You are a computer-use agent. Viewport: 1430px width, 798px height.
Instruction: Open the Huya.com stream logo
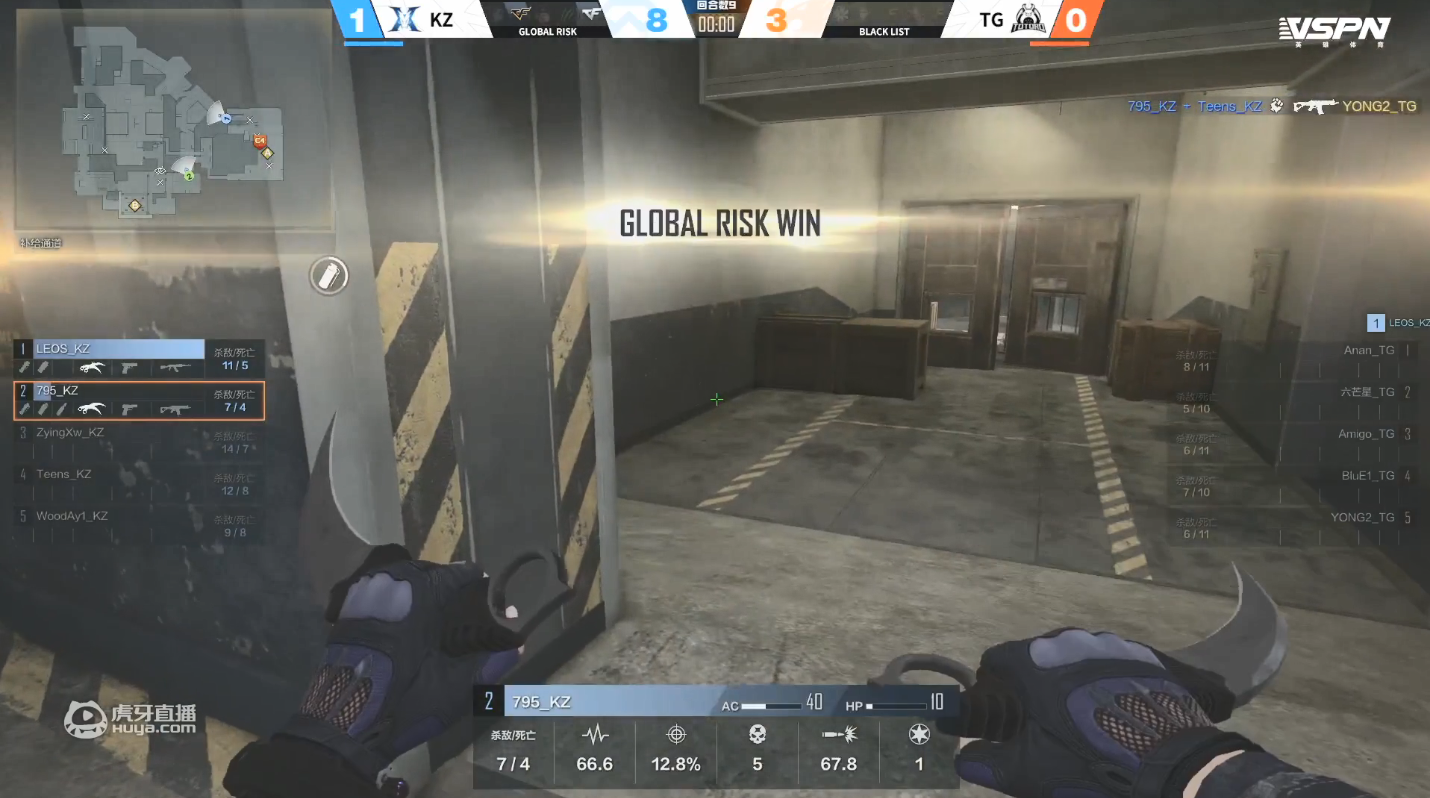click(x=130, y=718)
